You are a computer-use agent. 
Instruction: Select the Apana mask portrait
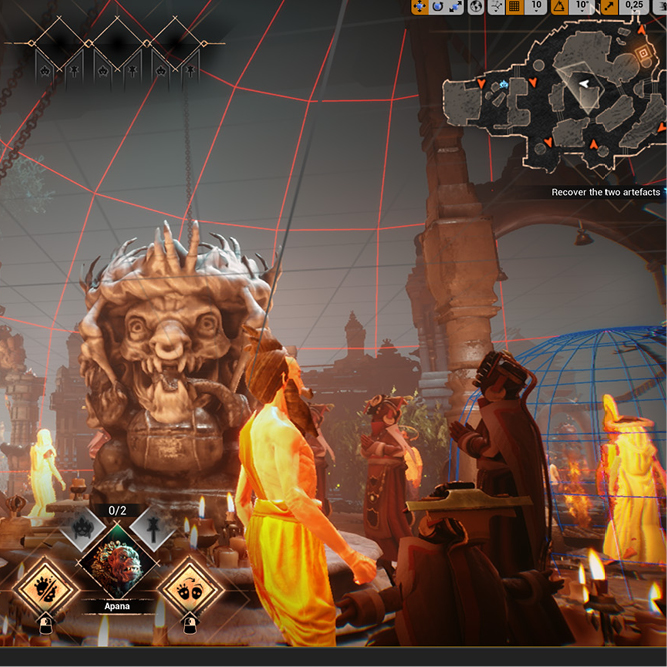pyautogui.click(x=118, y=565)
